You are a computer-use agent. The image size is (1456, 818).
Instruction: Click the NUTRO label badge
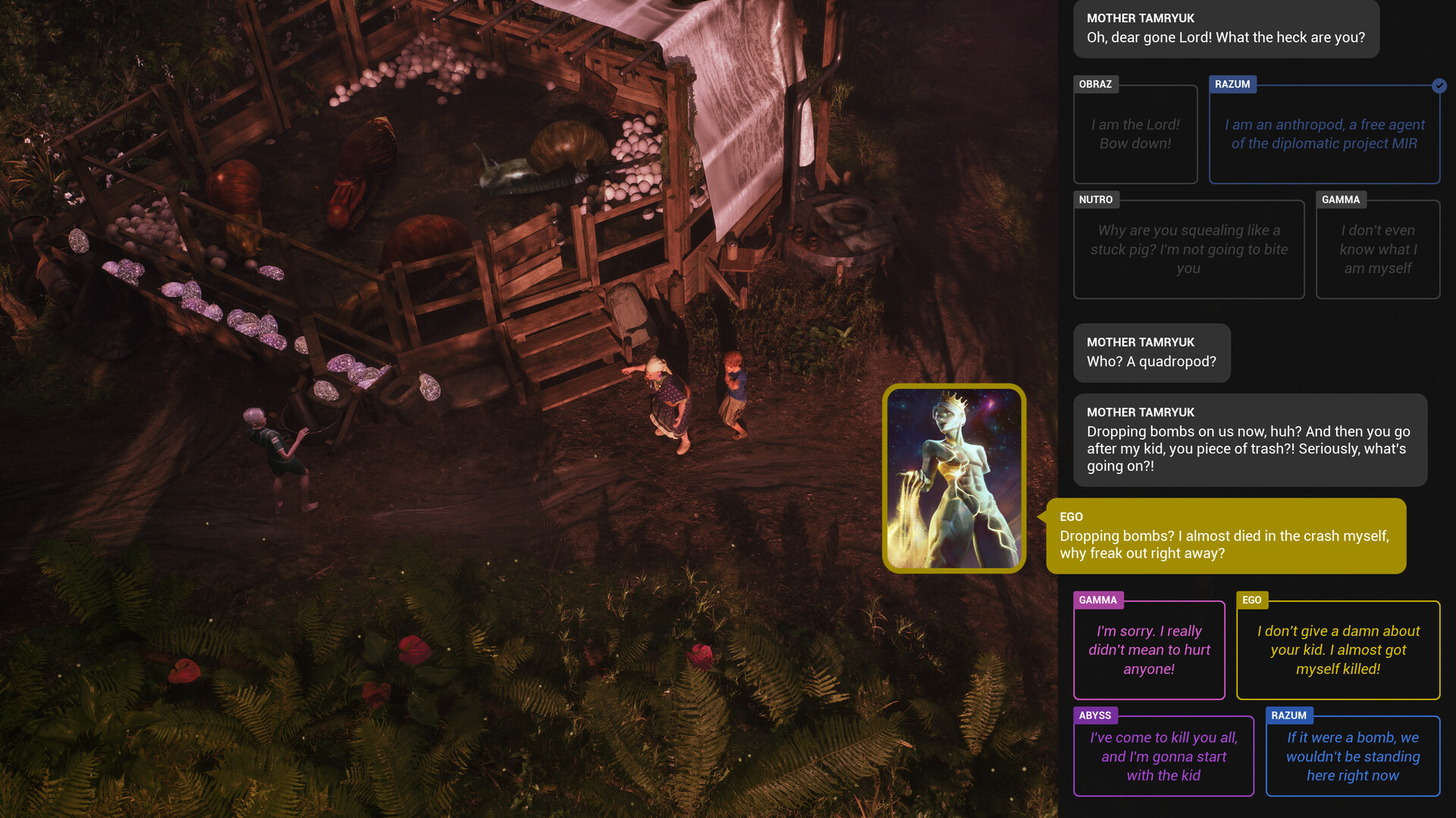click(1096, 199)
